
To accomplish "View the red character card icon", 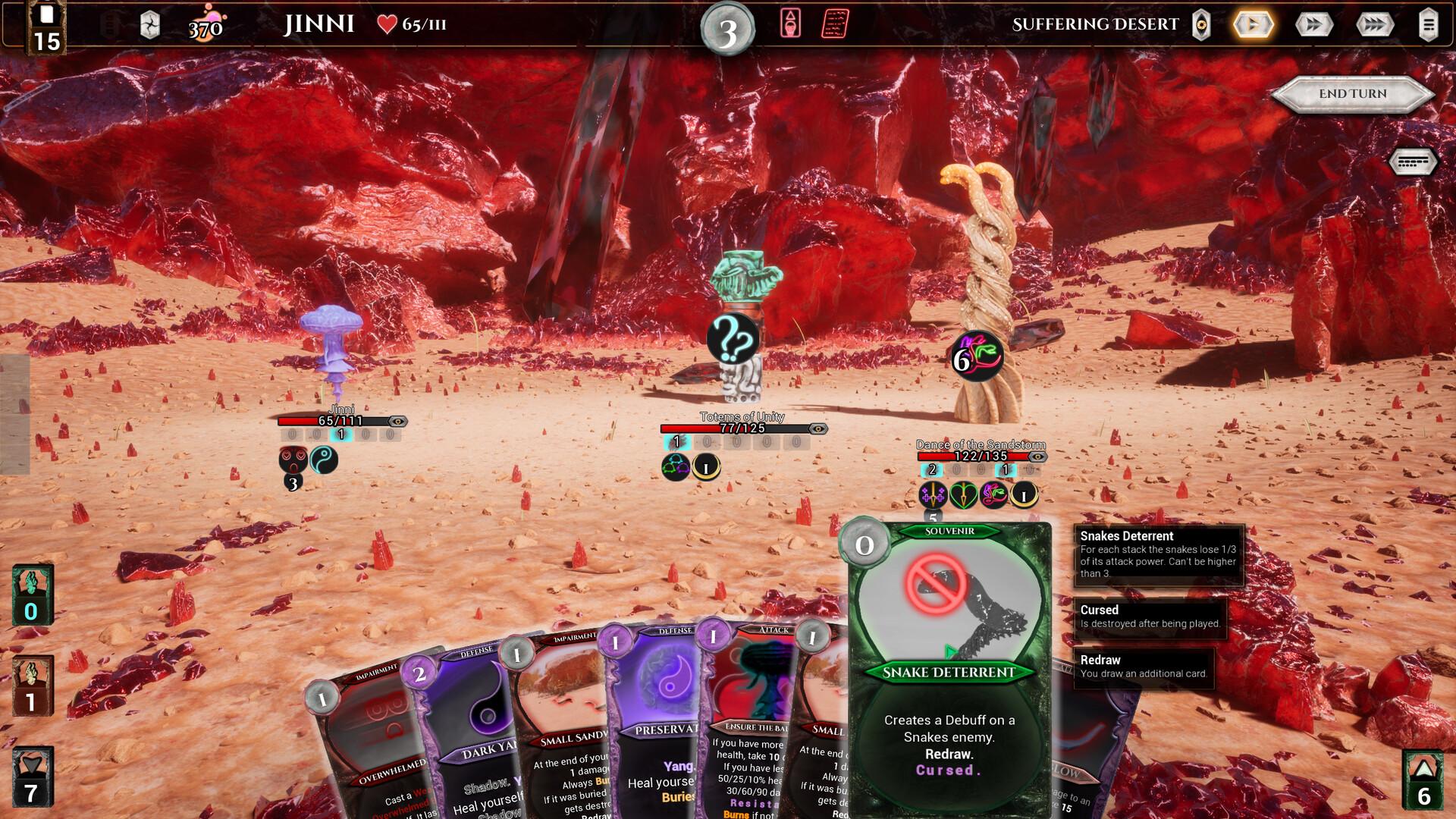I will coord(790,24).
